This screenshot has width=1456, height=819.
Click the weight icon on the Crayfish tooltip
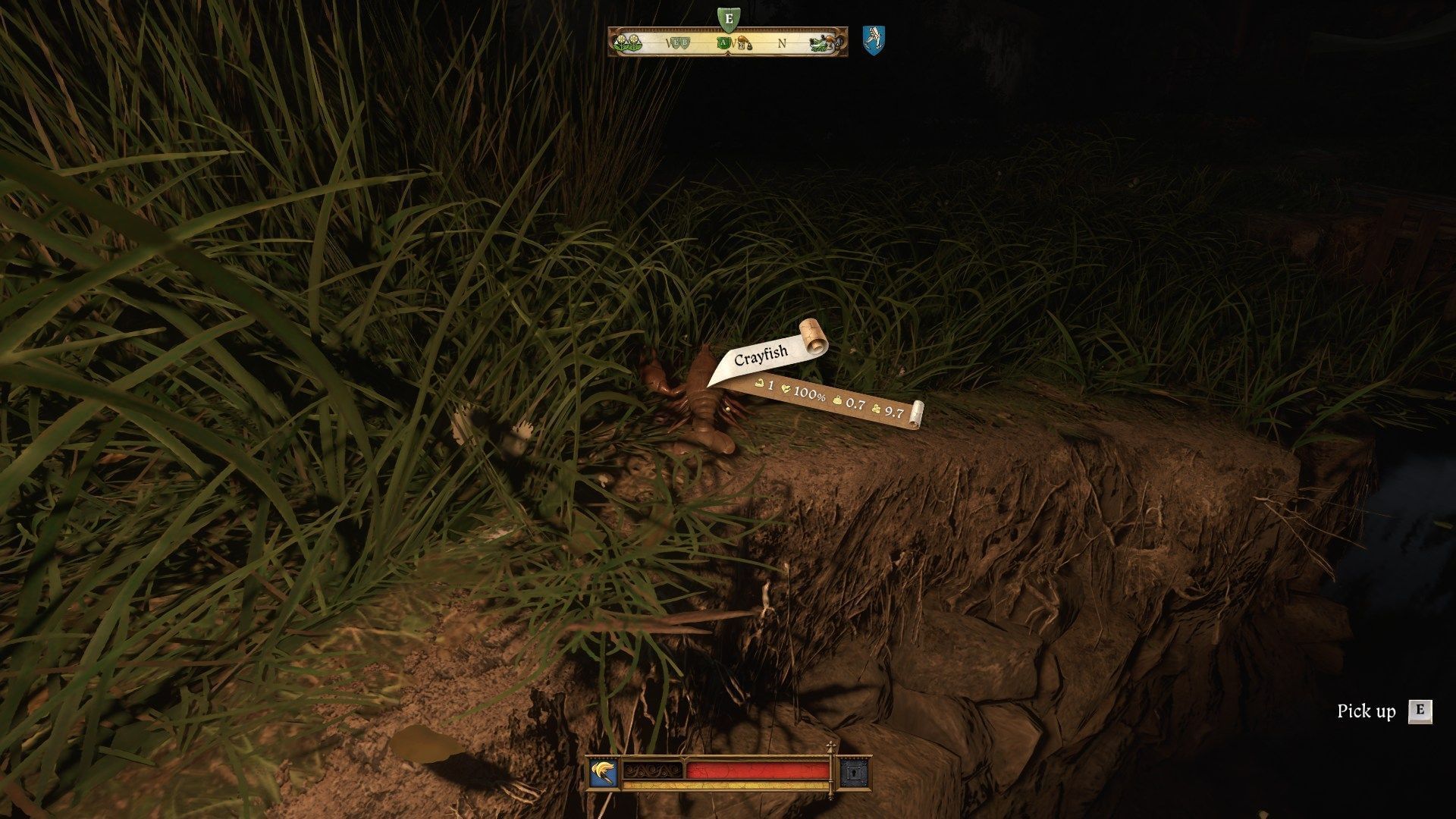[x=836, y=400]
